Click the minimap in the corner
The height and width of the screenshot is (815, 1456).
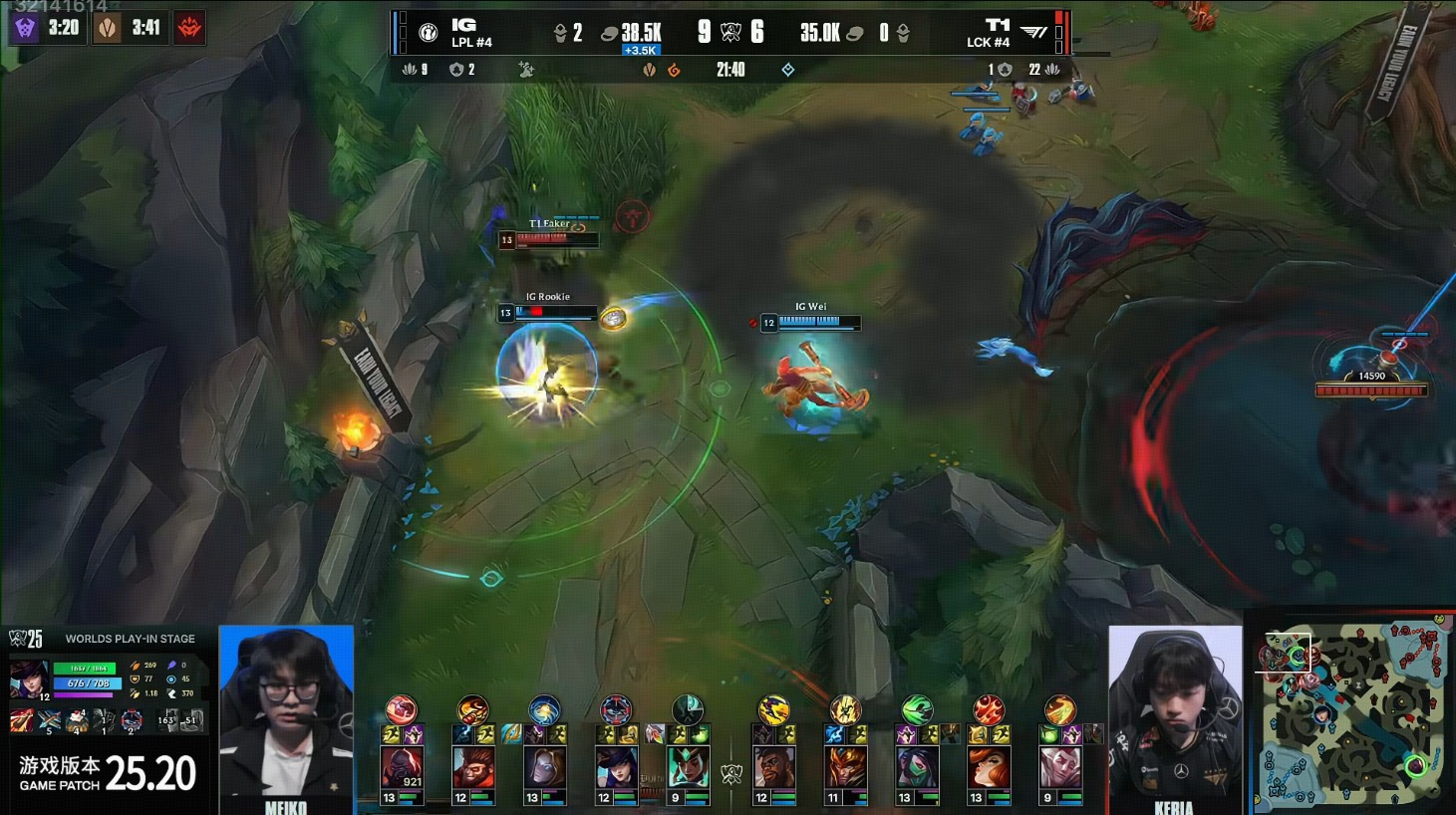coord(1352,713)
